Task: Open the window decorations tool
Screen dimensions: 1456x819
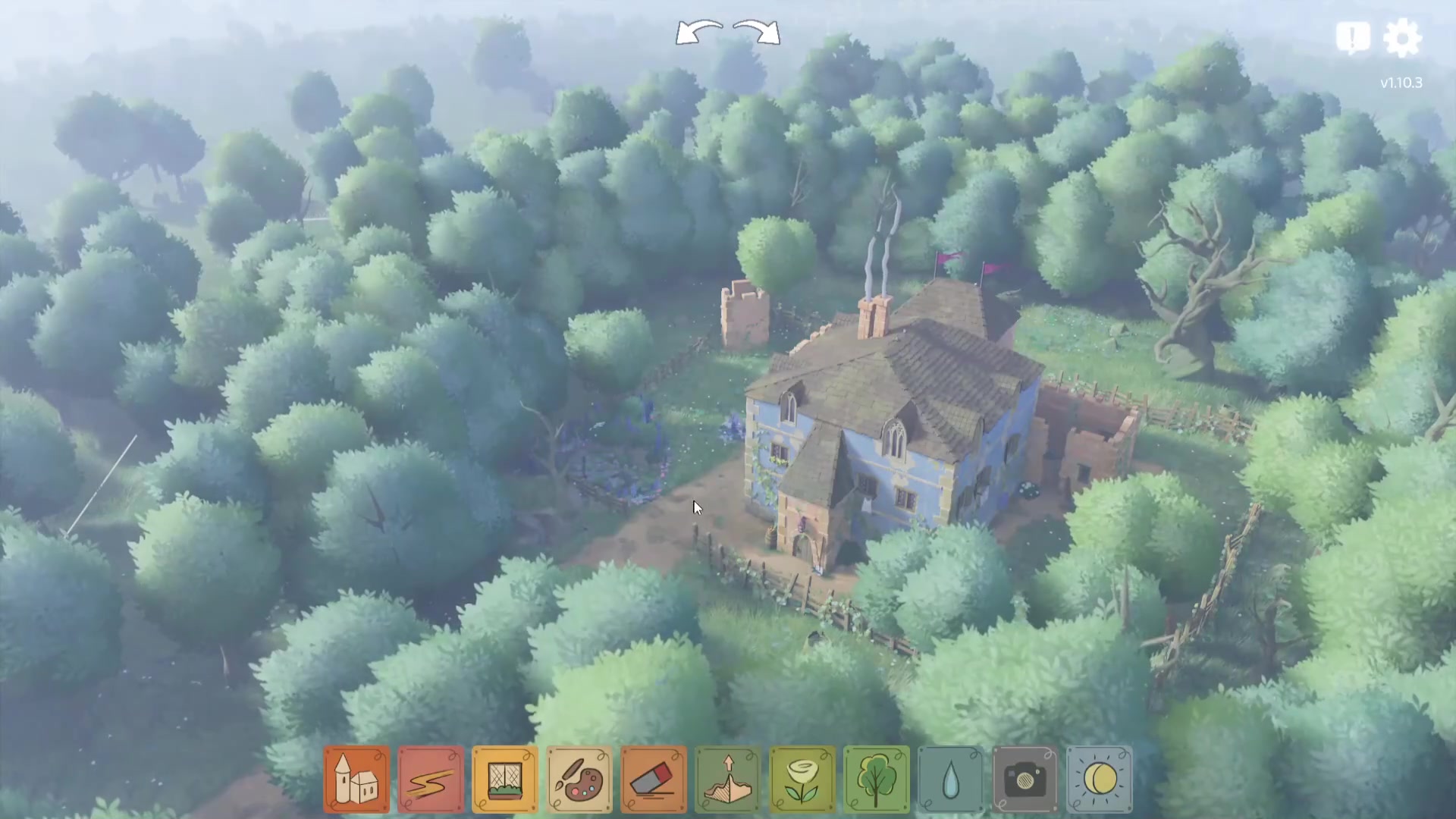Action: pyautogui.click(x=505, y=780)
